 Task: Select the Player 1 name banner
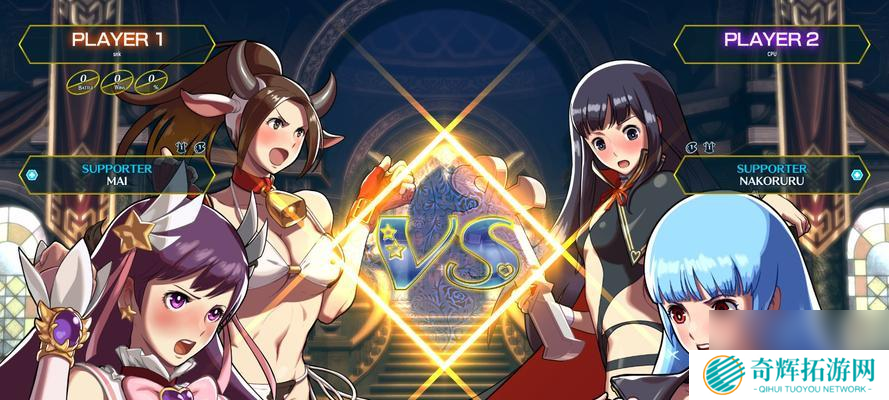[117, 42]
